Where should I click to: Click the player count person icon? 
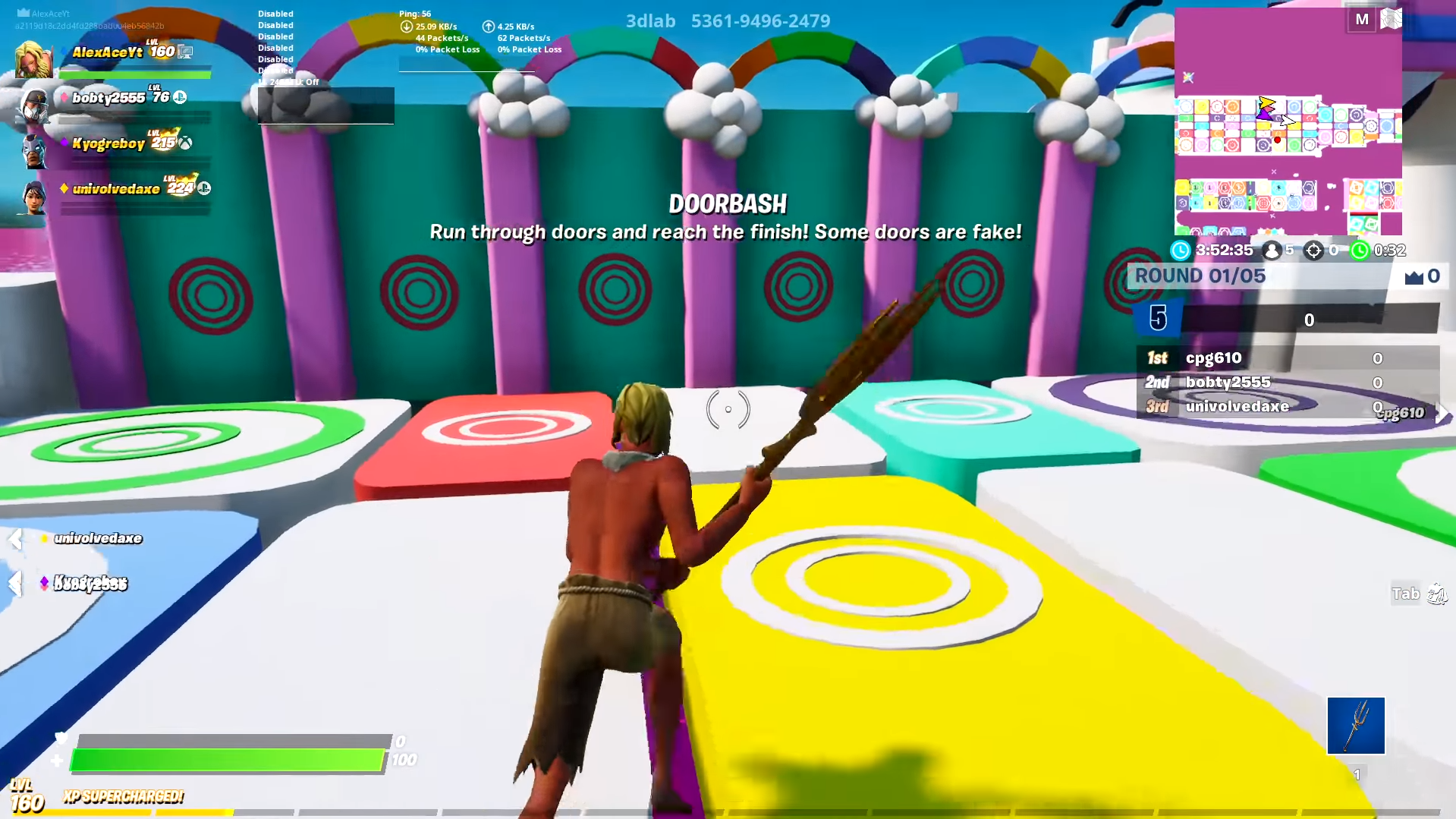[1272, 250]
